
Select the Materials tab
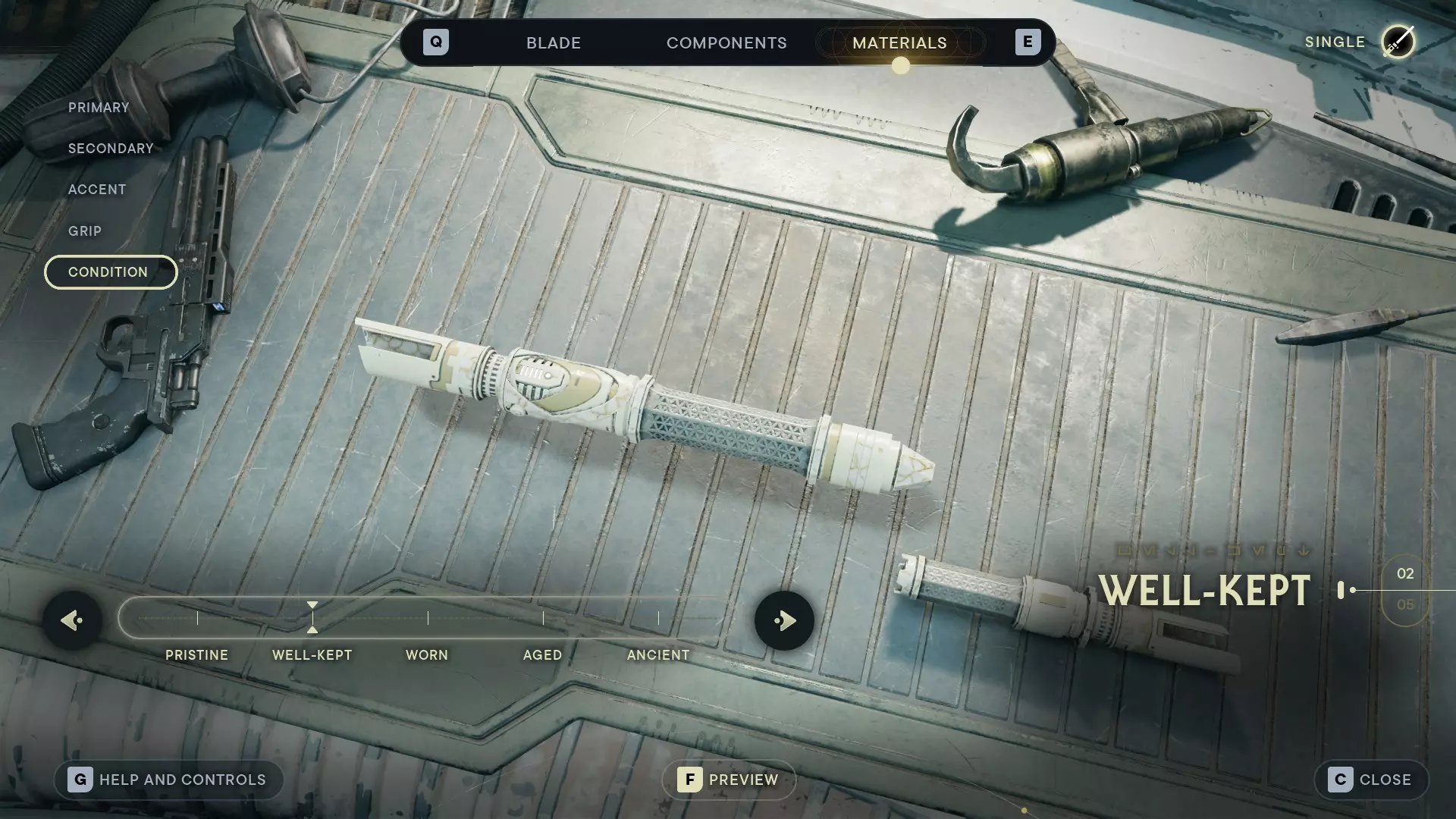[899, 43]
